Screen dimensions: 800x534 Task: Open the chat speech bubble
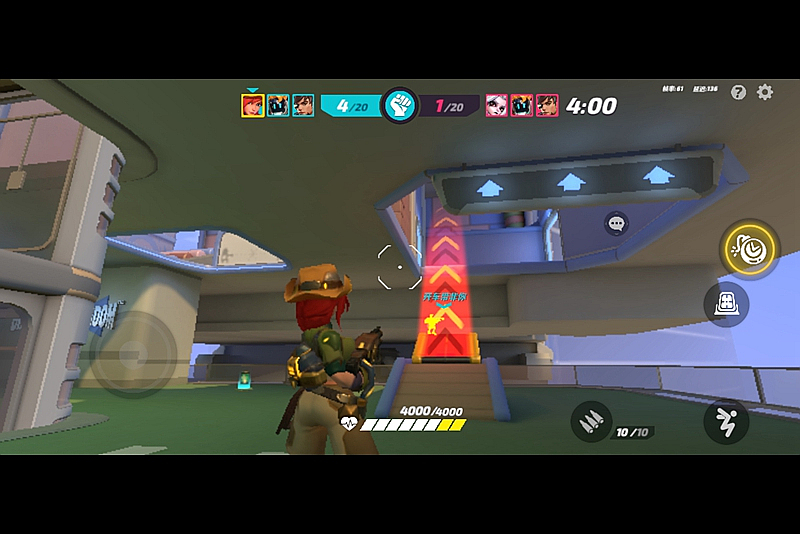tap(616, 223)
